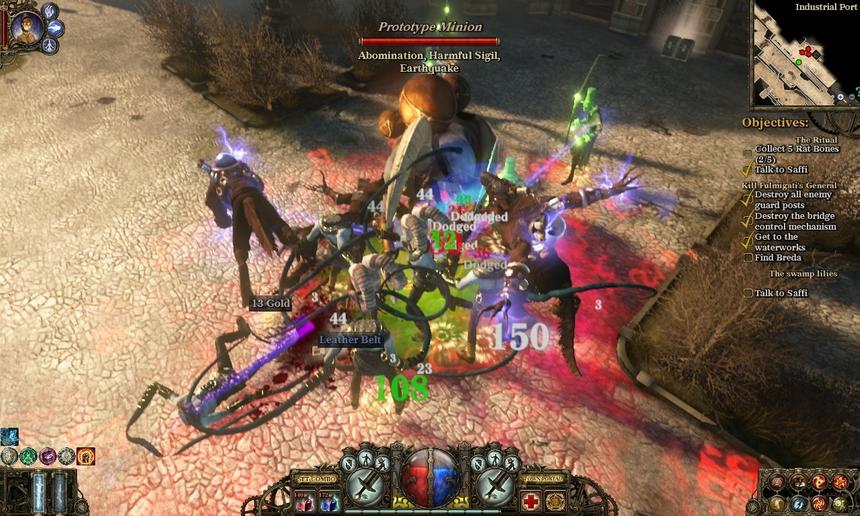Click the Prototype Minion target name bar
Image resolution: width=860 pixels, height=516 pixels.
click(x=429, y=27)
